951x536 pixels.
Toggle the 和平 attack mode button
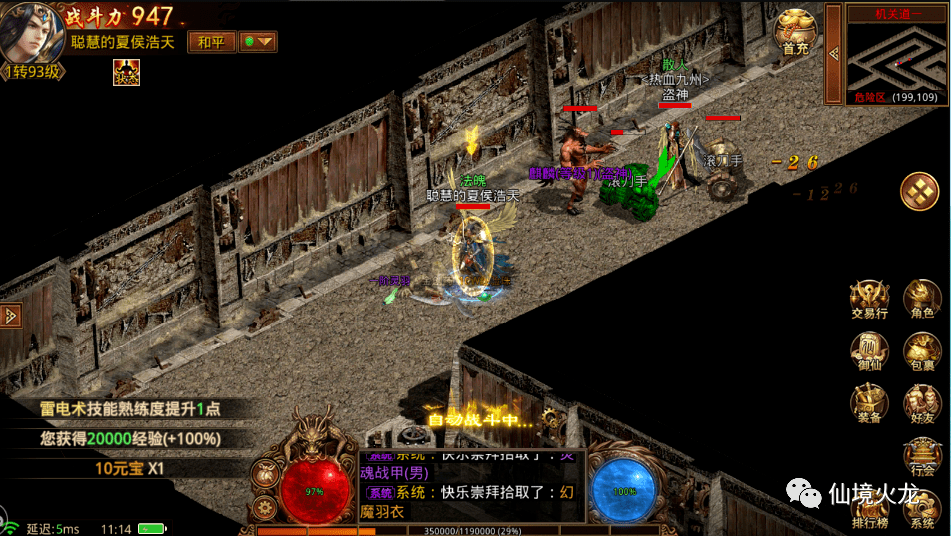coord(211,42)
